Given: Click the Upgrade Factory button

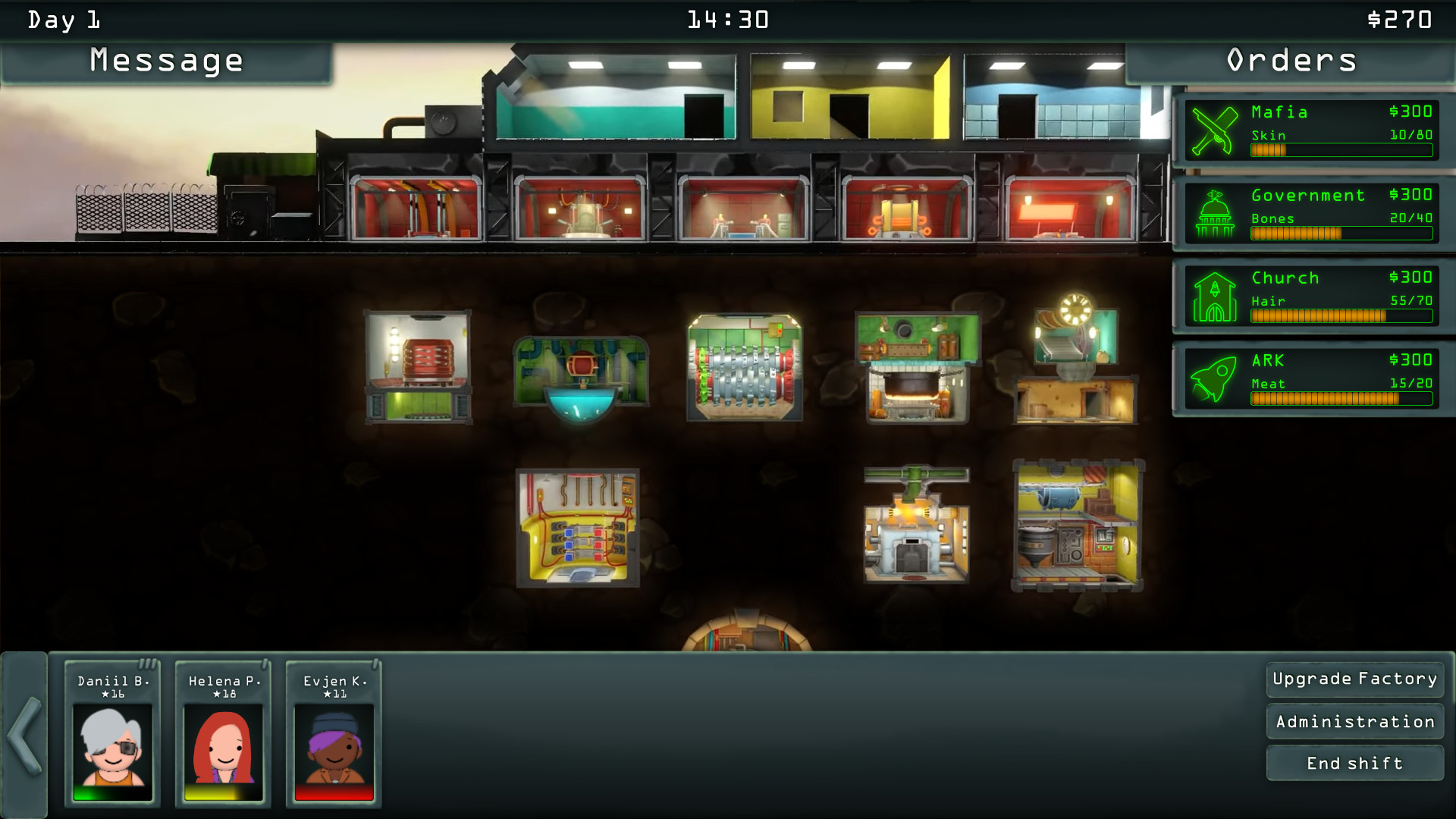Looking at the screenshot, I should tap(1354, 679).
